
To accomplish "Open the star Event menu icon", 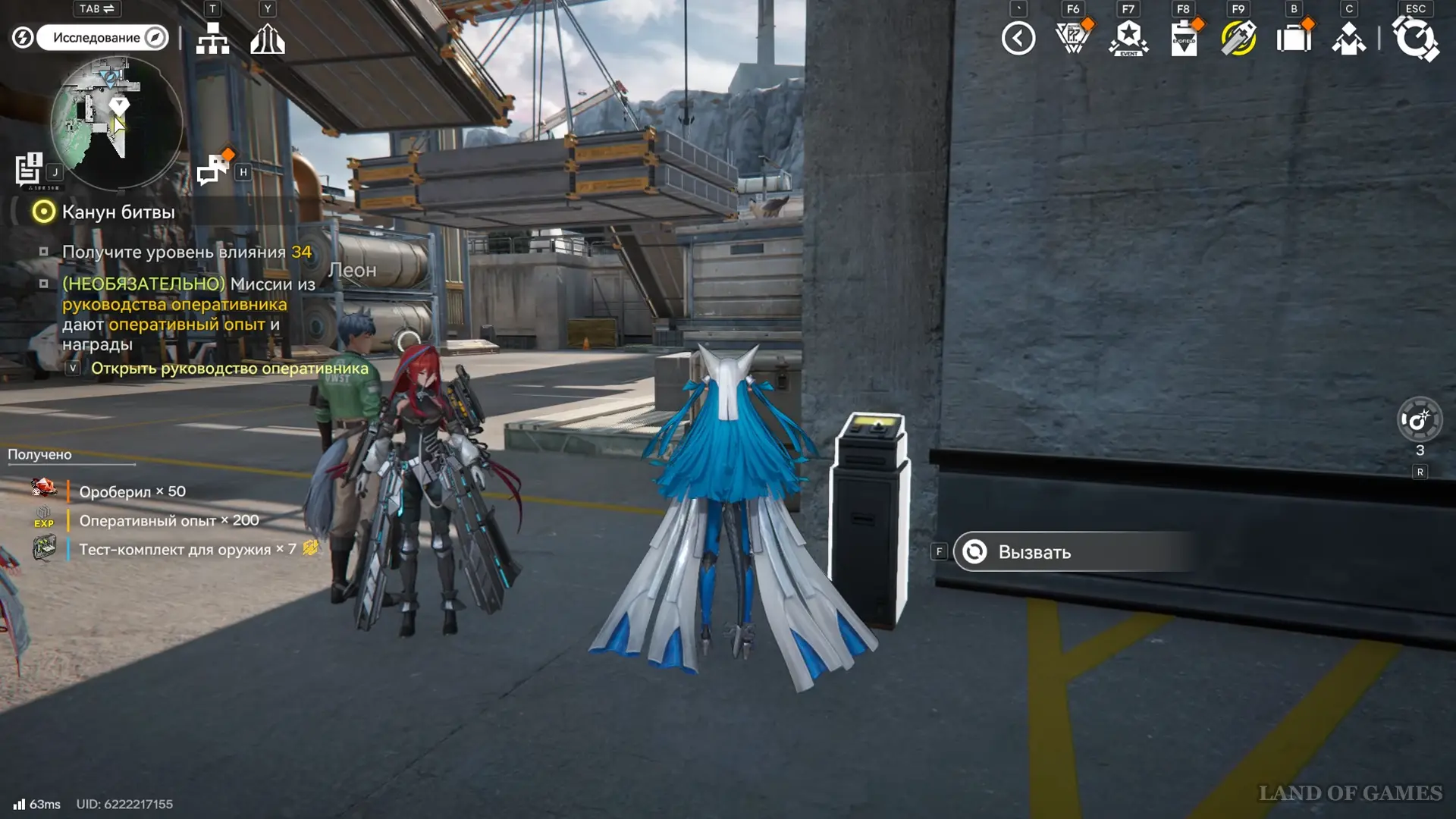I will tap(1128, 38).
